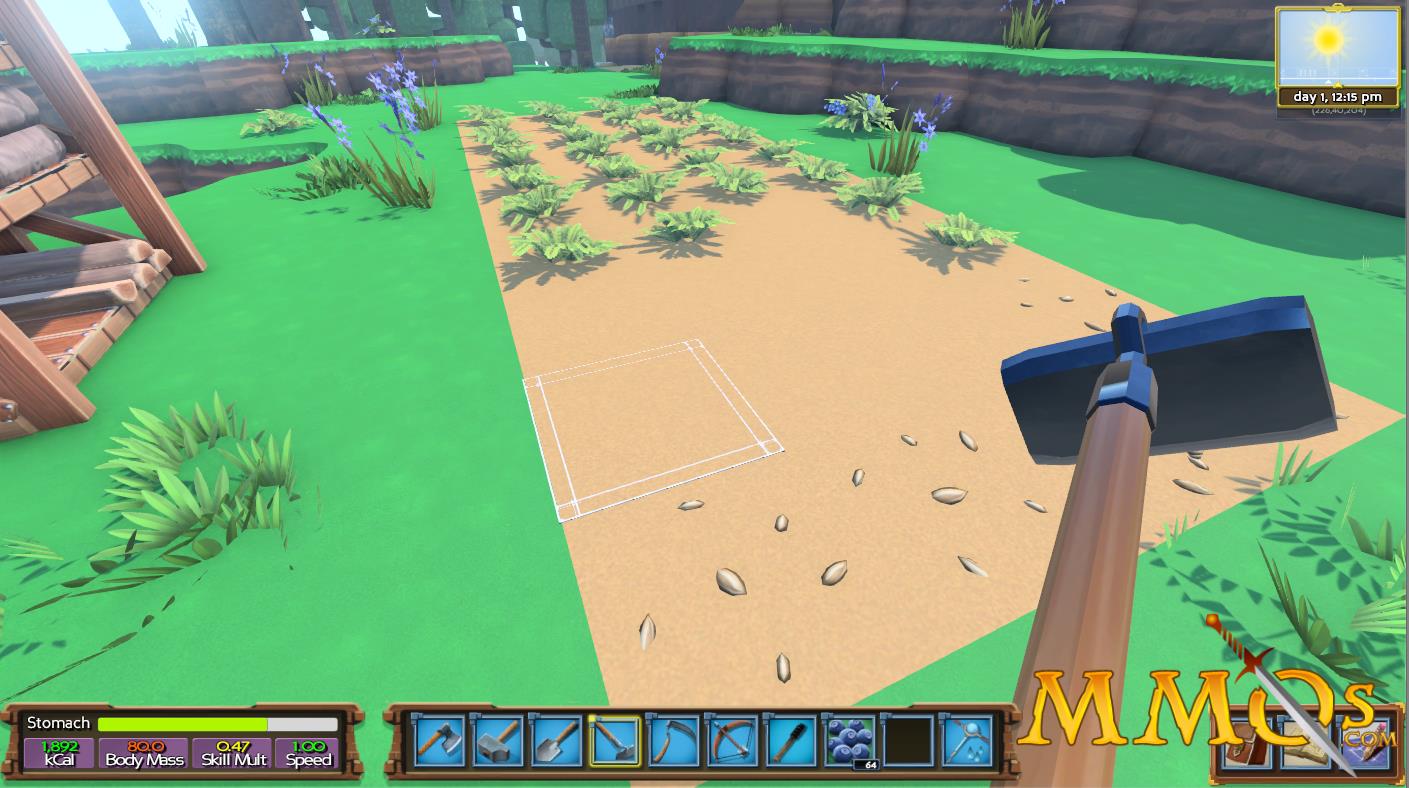Open the backpack inventory icon

click(x=1246, y=743)
